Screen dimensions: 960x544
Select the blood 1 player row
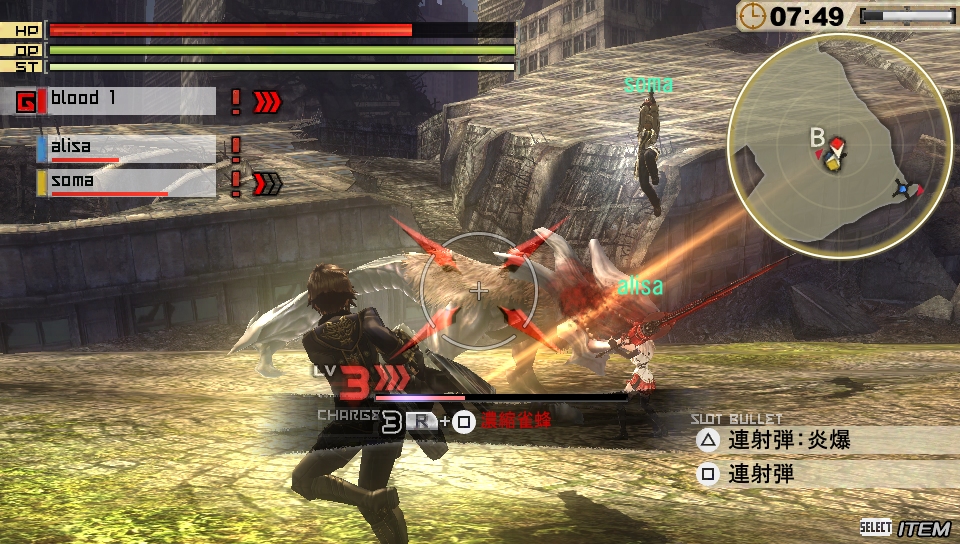(x=130, y=100)
